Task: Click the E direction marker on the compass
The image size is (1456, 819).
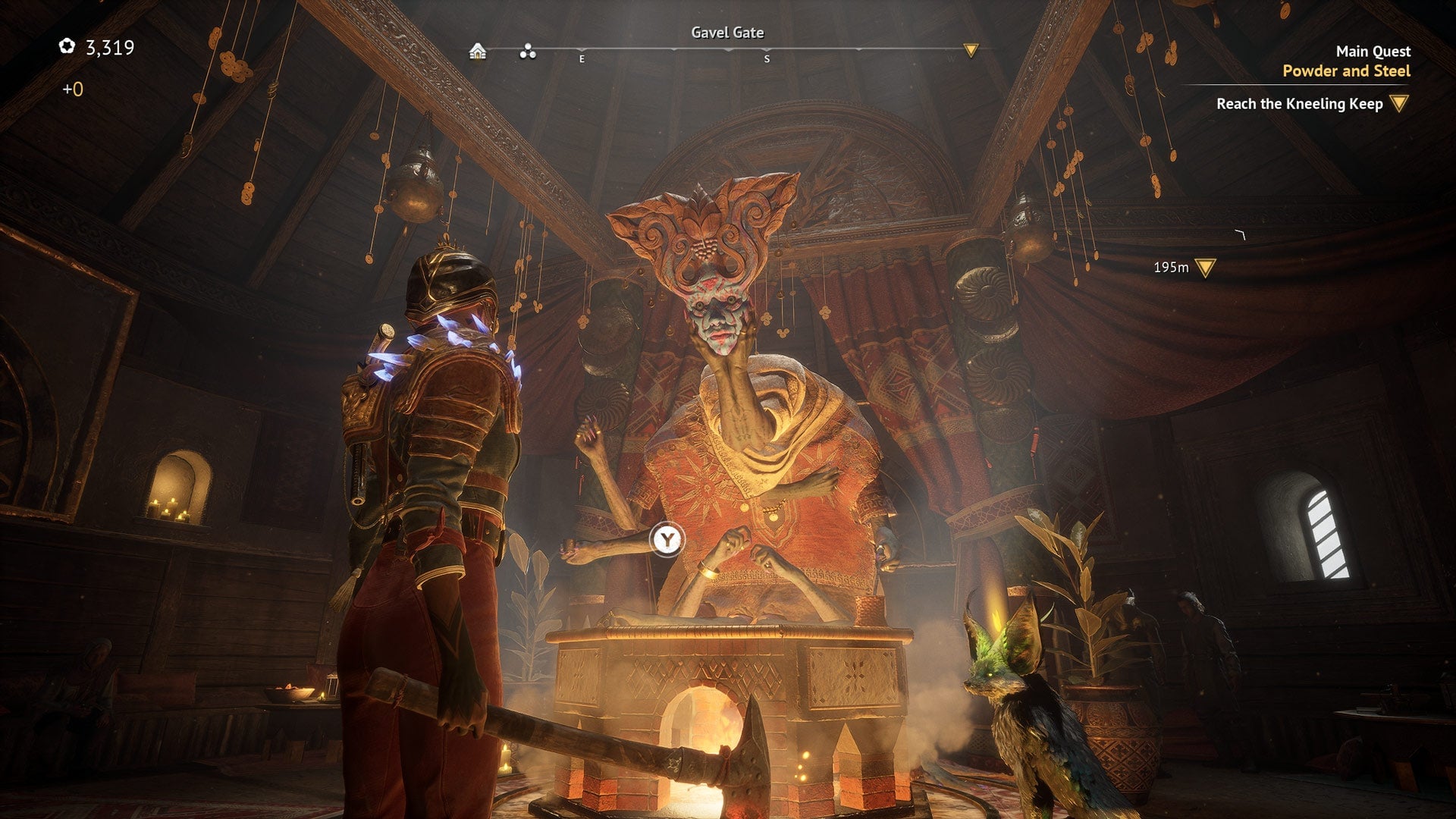Action: click(582, 57)
